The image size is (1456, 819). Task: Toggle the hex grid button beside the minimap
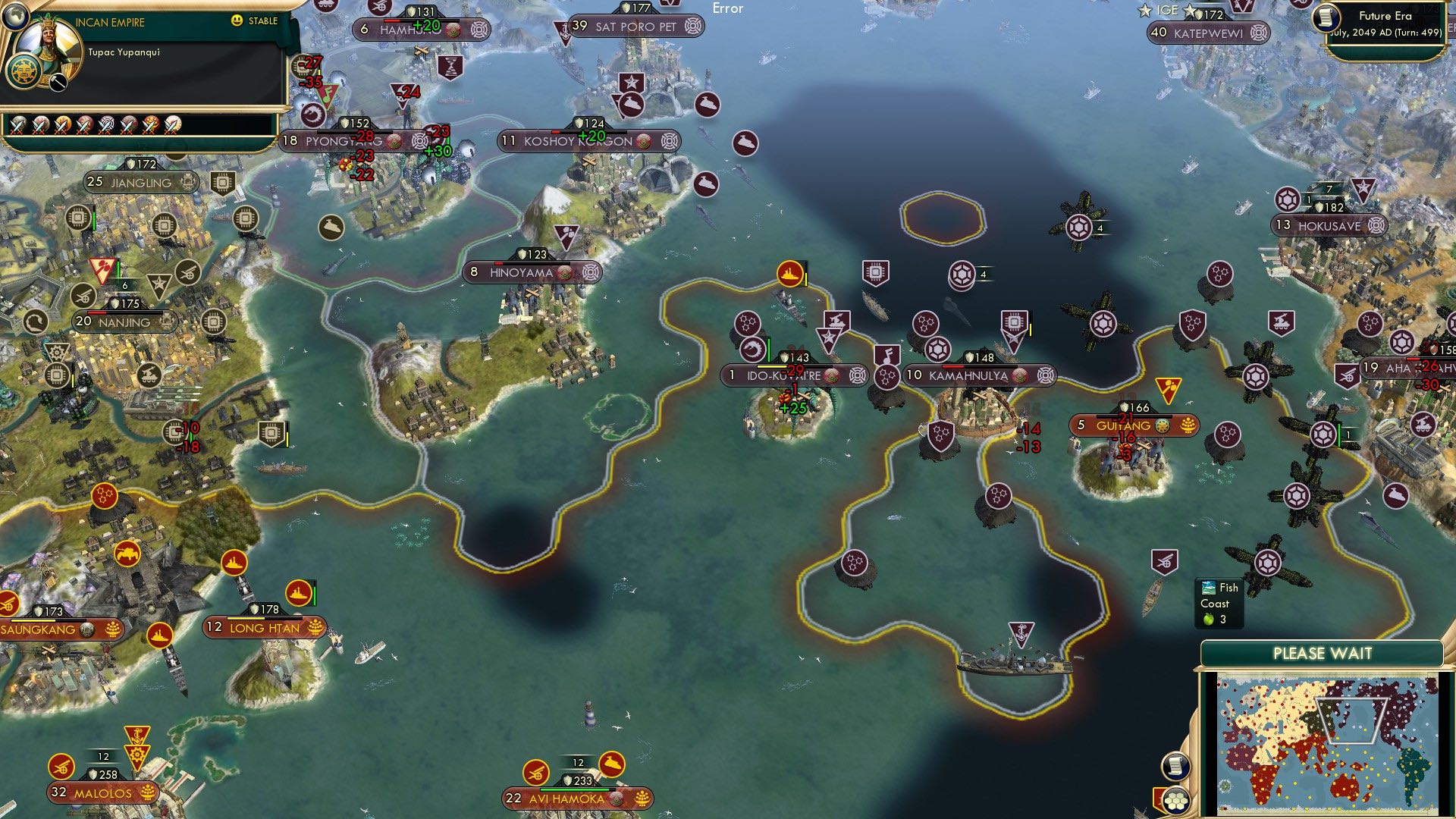click(1176, 802)
